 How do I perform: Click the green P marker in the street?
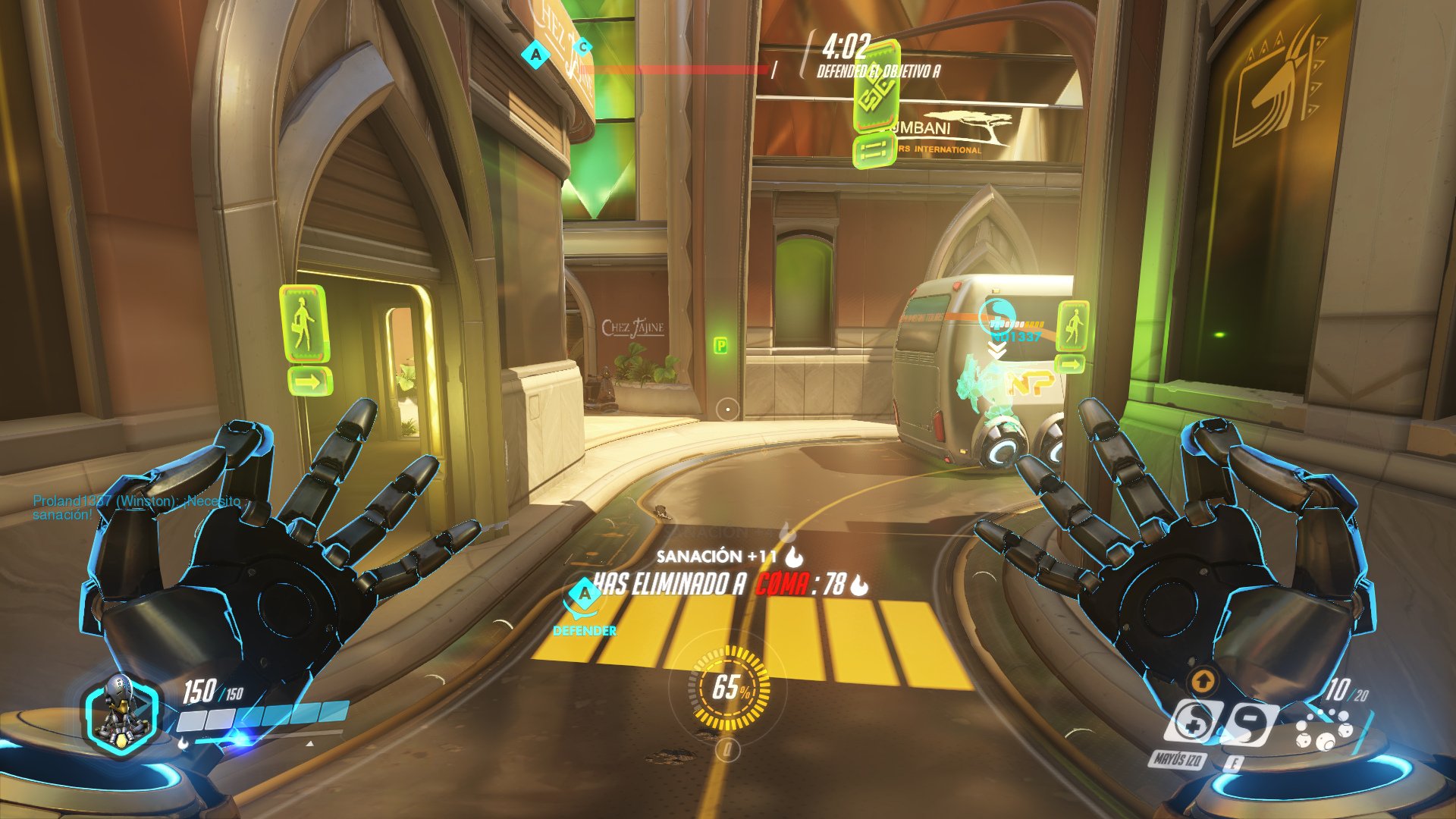point(723,345)
